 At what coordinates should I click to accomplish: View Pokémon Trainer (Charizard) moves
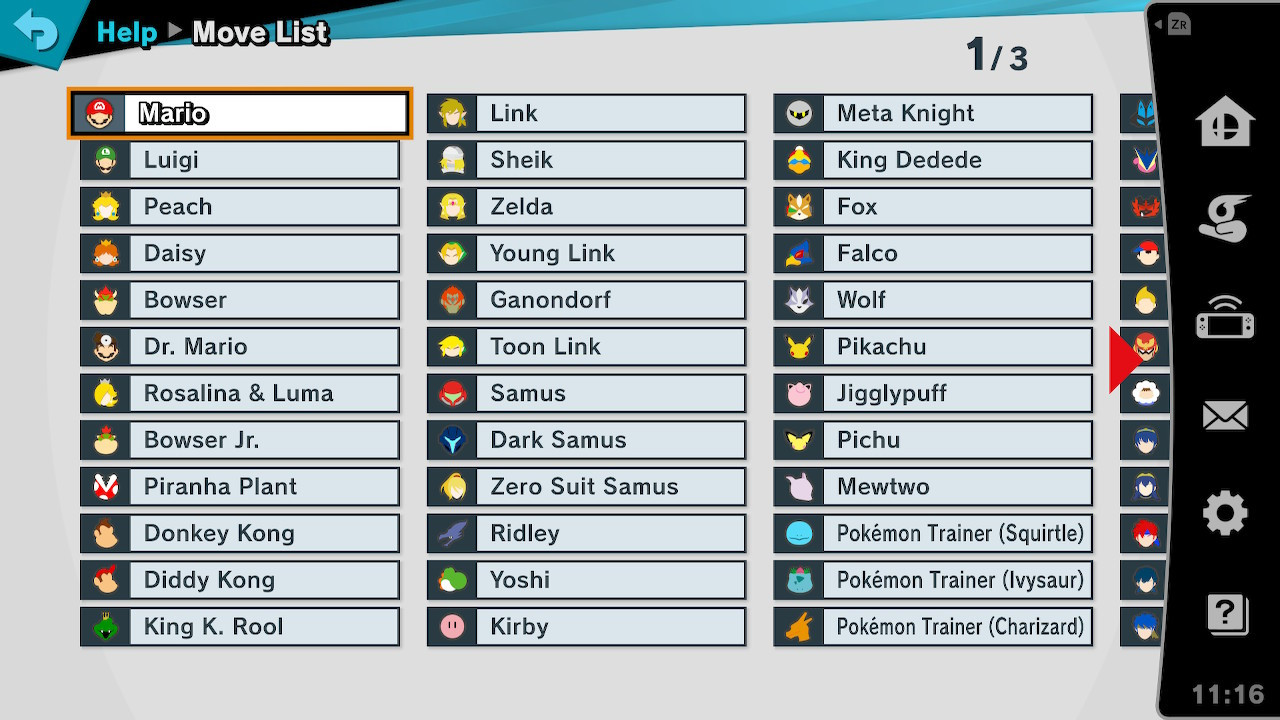[932, 626]
